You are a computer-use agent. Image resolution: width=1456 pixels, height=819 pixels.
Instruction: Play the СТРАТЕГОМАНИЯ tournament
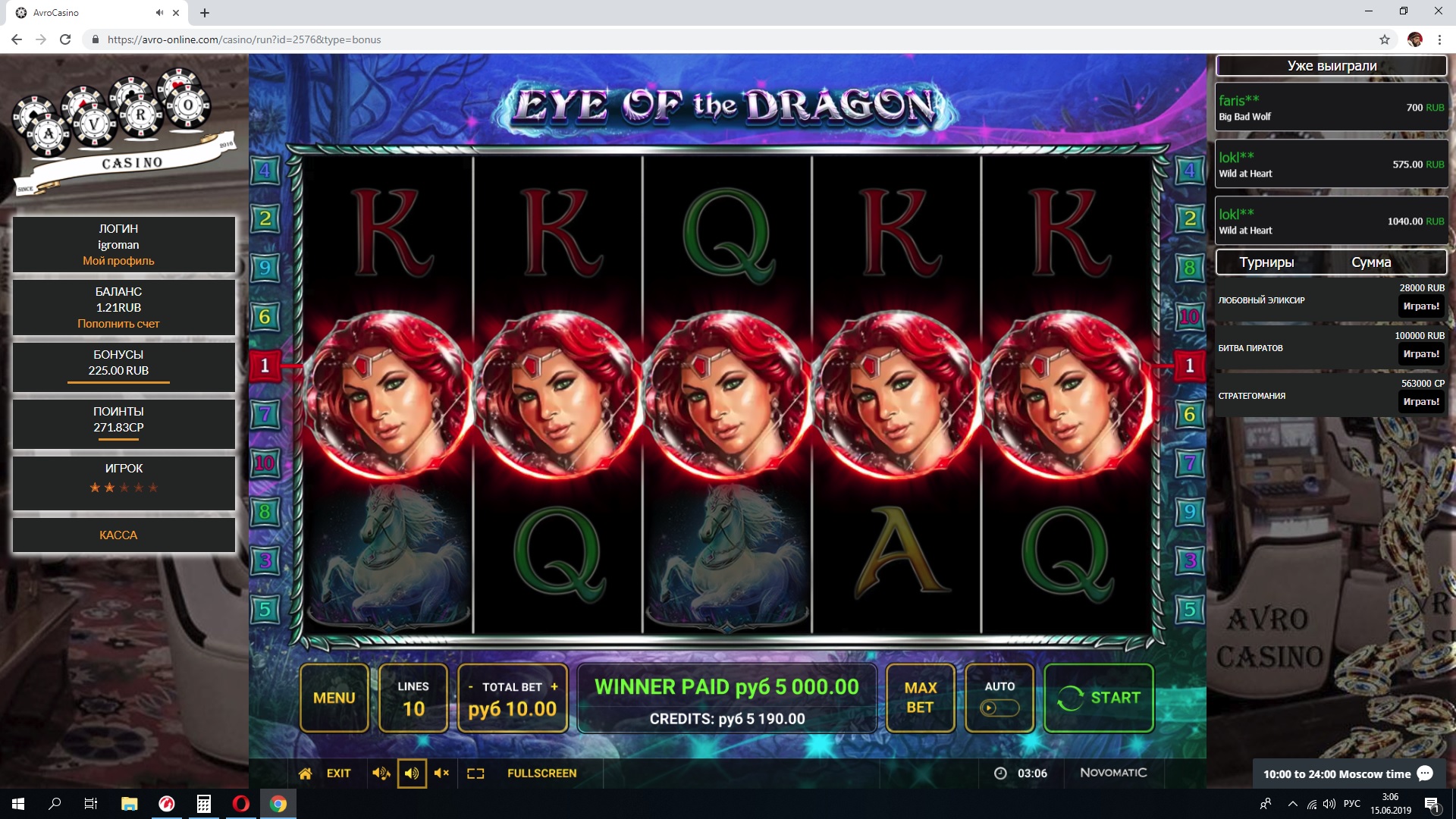coord(1420,402)
